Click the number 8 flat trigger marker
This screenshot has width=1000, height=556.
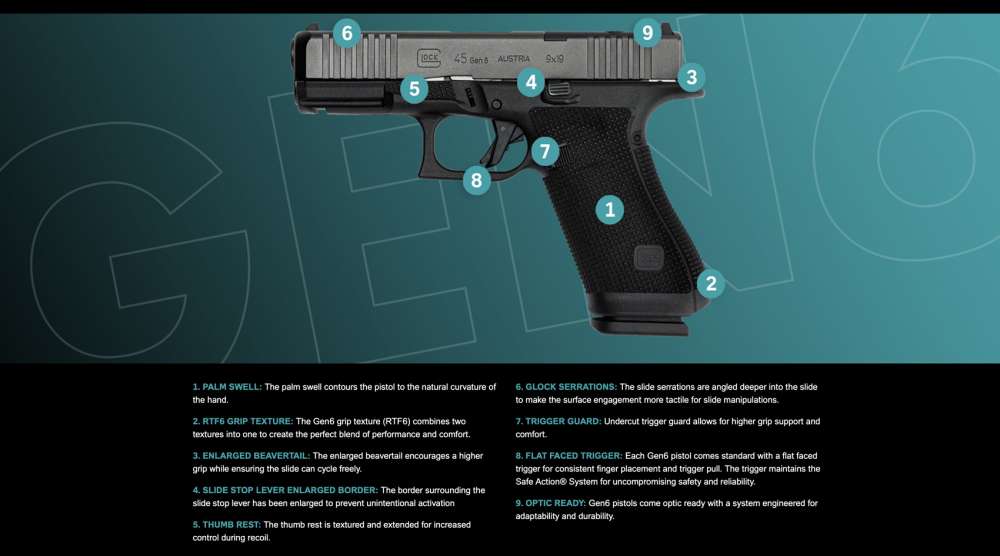[476, 180]
